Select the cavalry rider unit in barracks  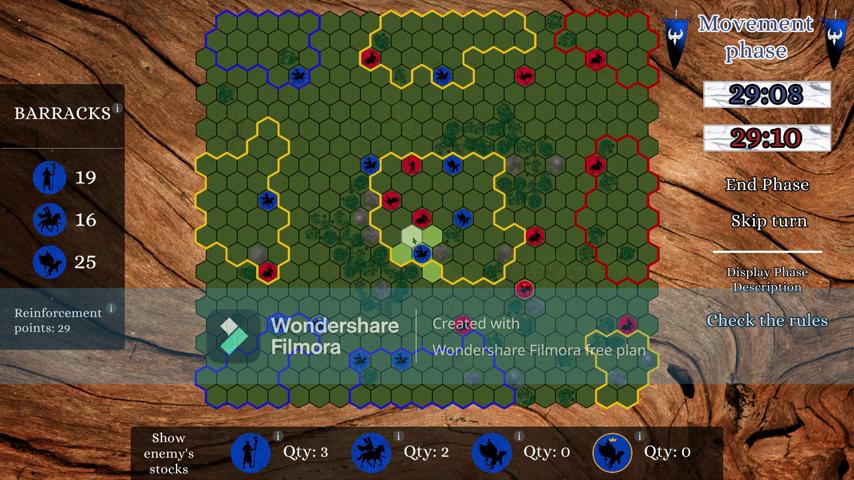click(x=49, y=220)
